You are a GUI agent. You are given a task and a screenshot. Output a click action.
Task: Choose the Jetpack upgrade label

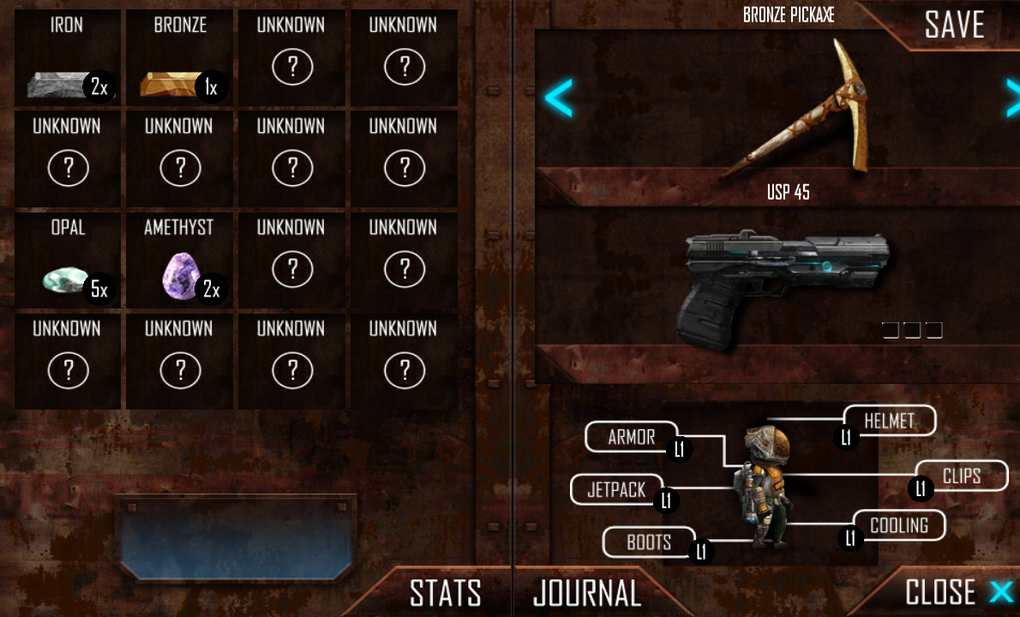[616, 490]
